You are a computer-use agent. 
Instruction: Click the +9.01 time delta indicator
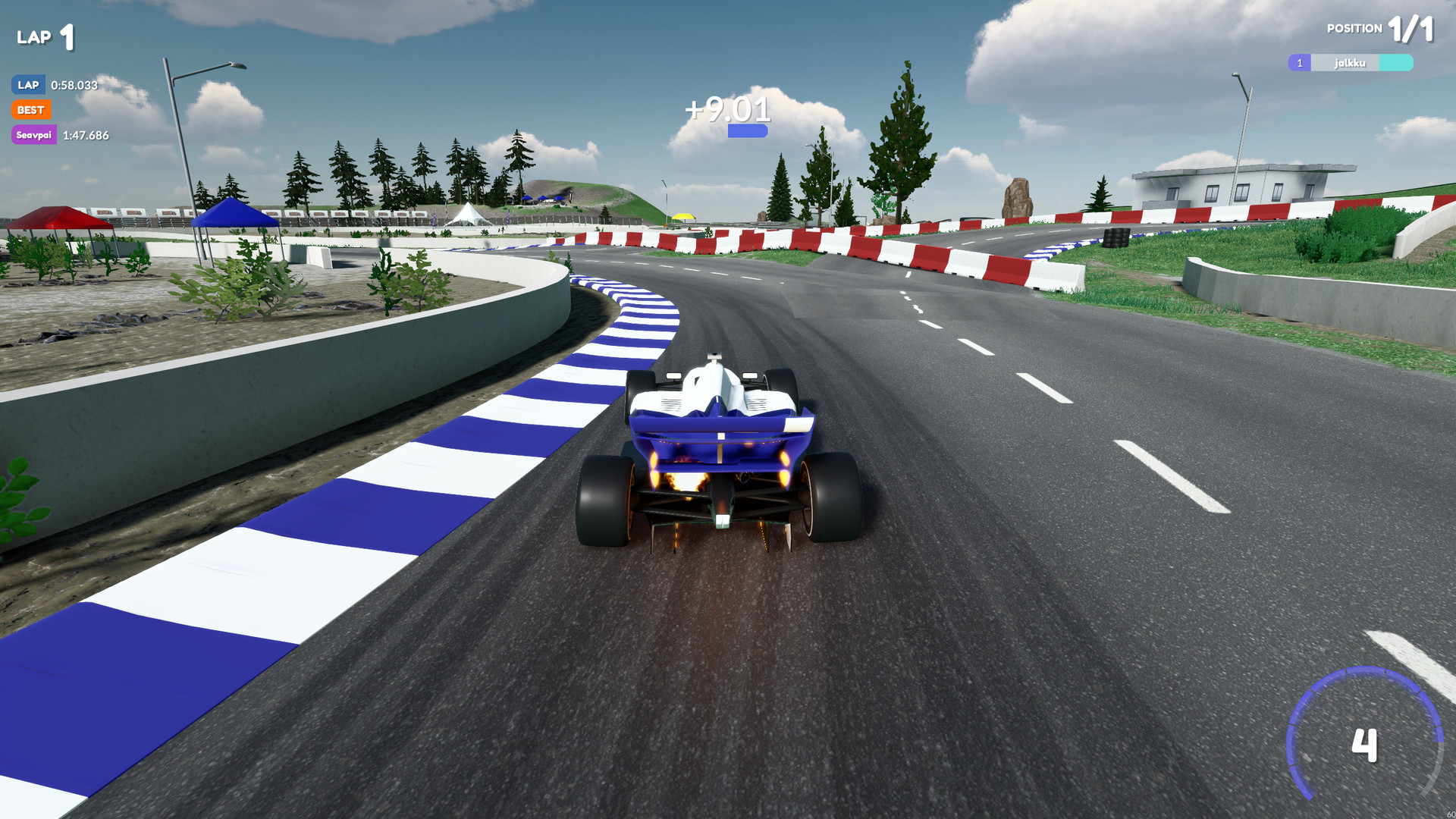click(726, 110)
